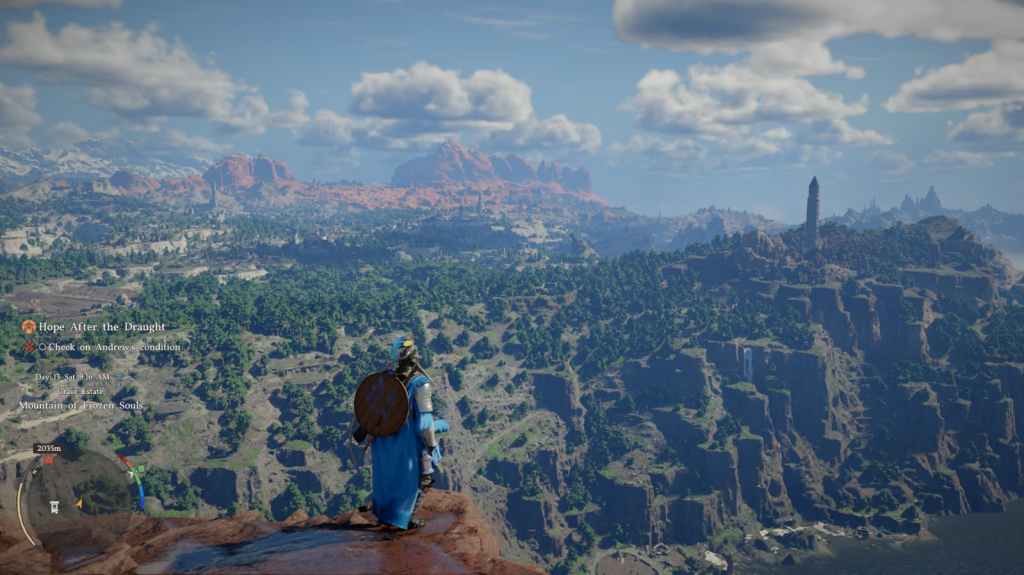Click the red quest marker on minimap
1024x575 pixels.
pyautogui.click(x=47, y=459)
